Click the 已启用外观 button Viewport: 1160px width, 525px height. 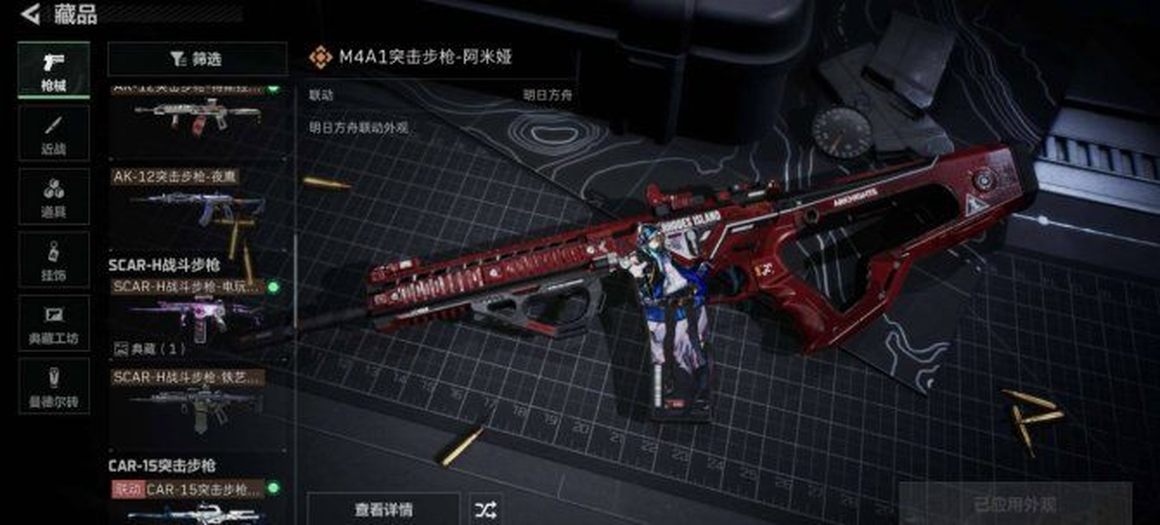[1014, 505]
